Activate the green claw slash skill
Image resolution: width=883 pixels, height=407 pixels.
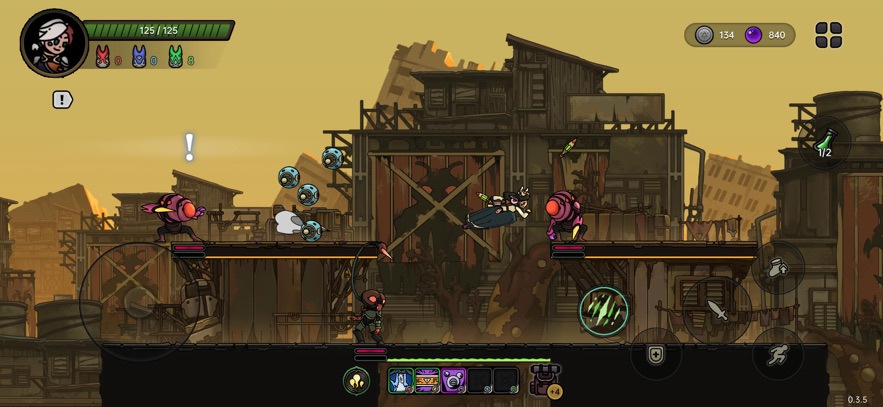(x=603, y=310)
